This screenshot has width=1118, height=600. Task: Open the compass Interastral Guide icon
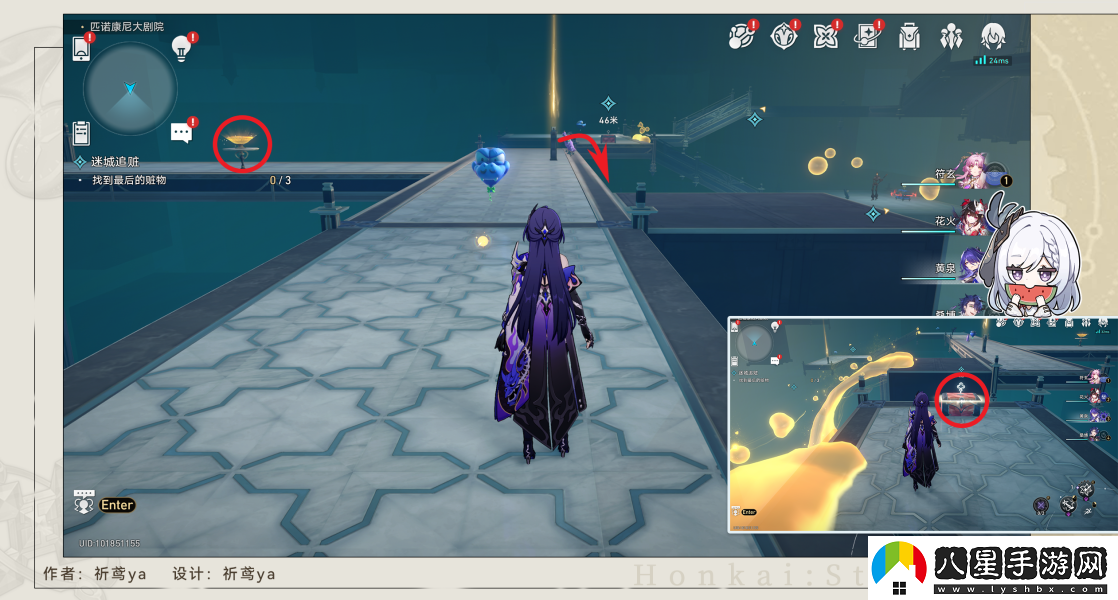pos(783,37)
